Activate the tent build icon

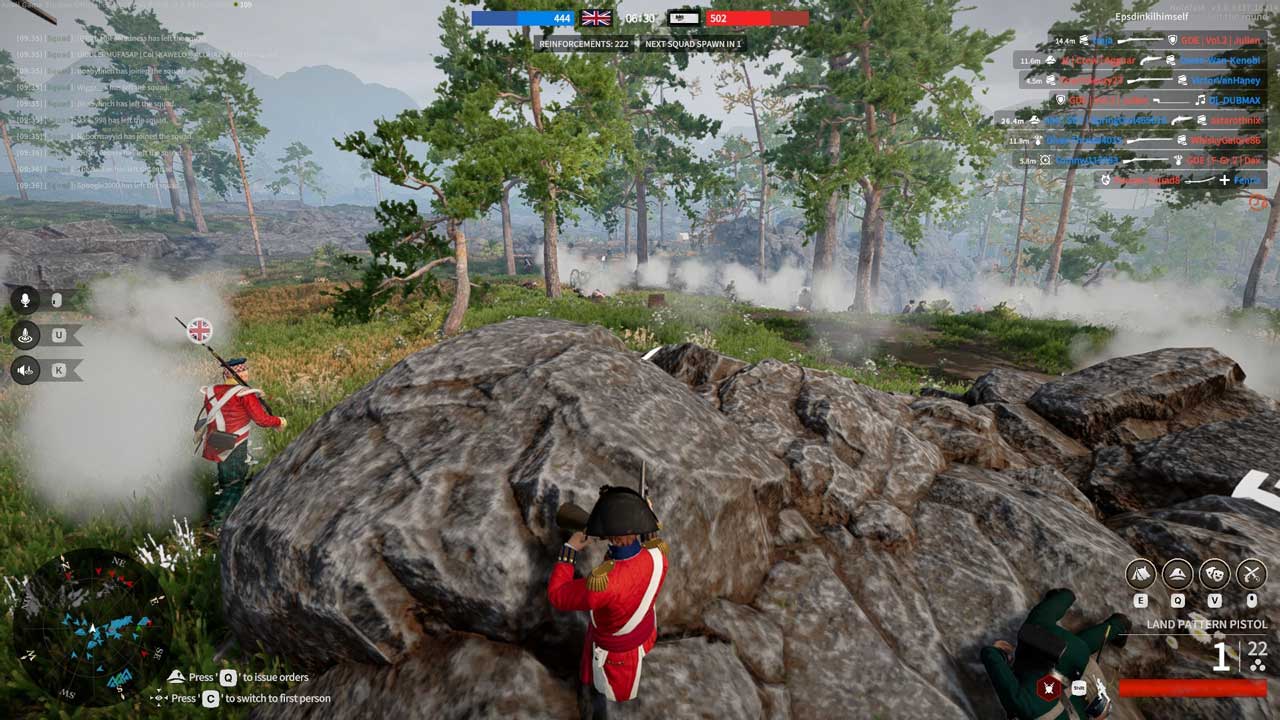pos(1141,574)
